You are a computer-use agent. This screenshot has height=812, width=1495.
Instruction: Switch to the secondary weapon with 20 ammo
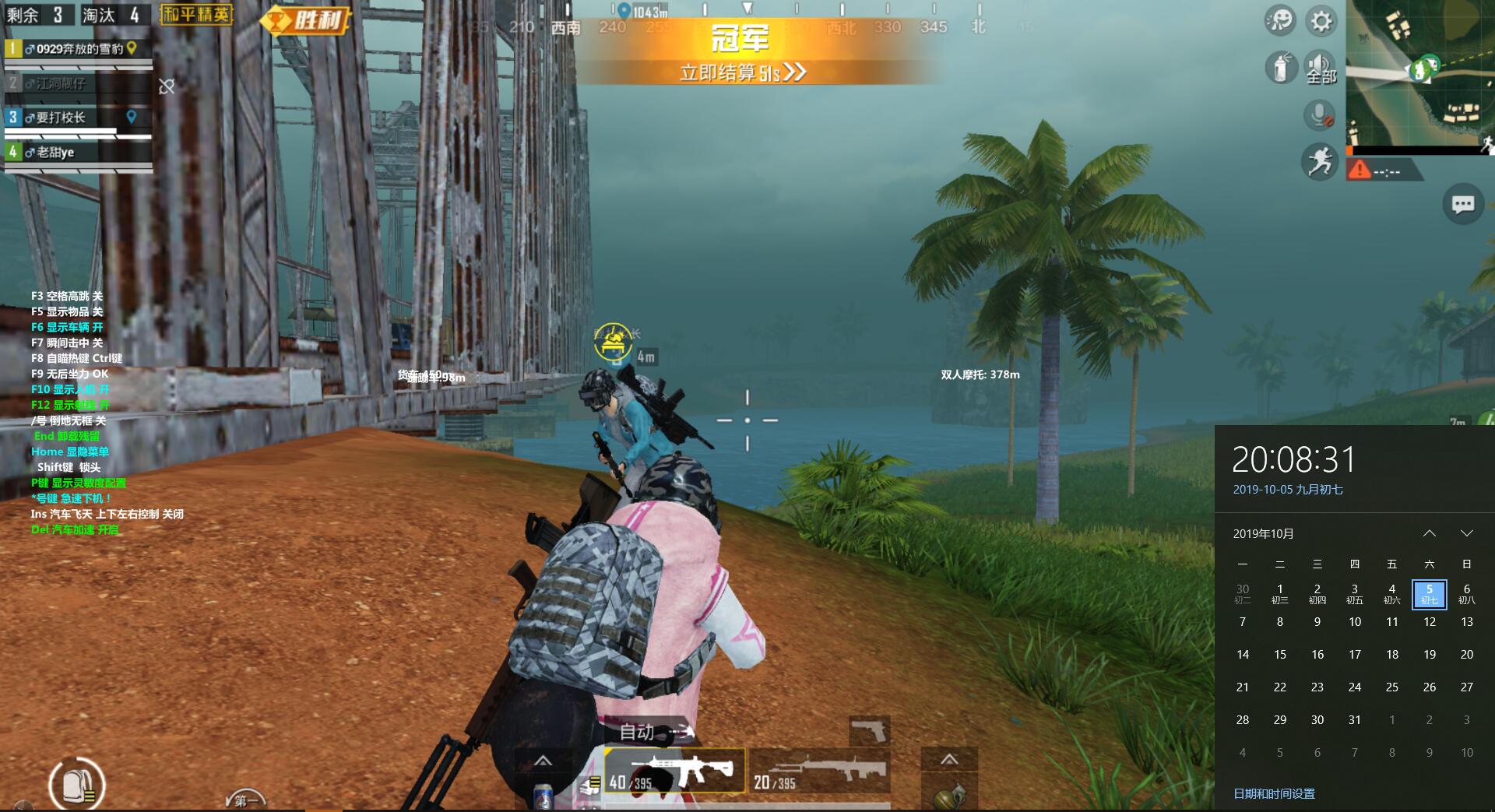point(820,771)
